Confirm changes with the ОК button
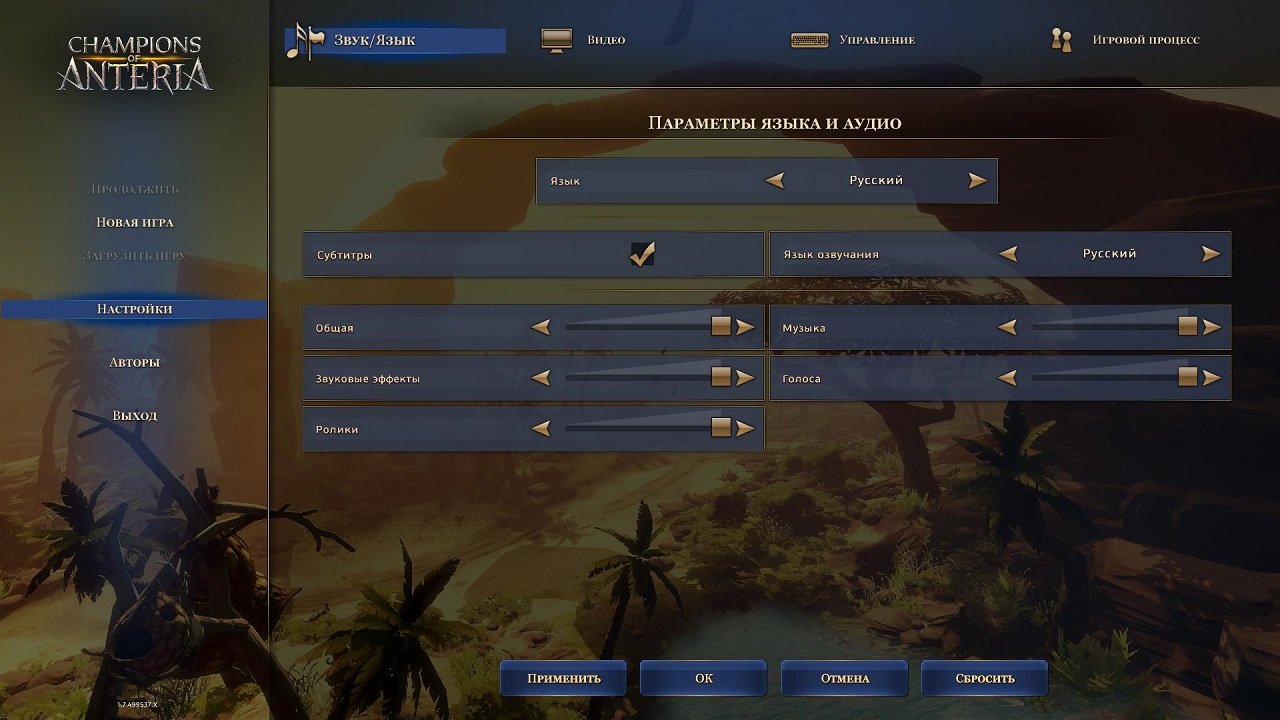Image resolution: width=1280 pixels, height=720 pixels. [x=703, y=678]
